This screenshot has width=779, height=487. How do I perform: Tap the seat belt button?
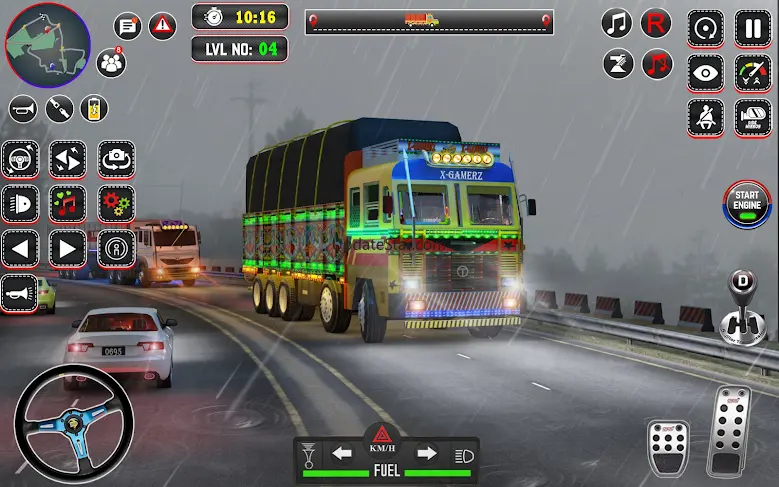click(x=705, y=118)
